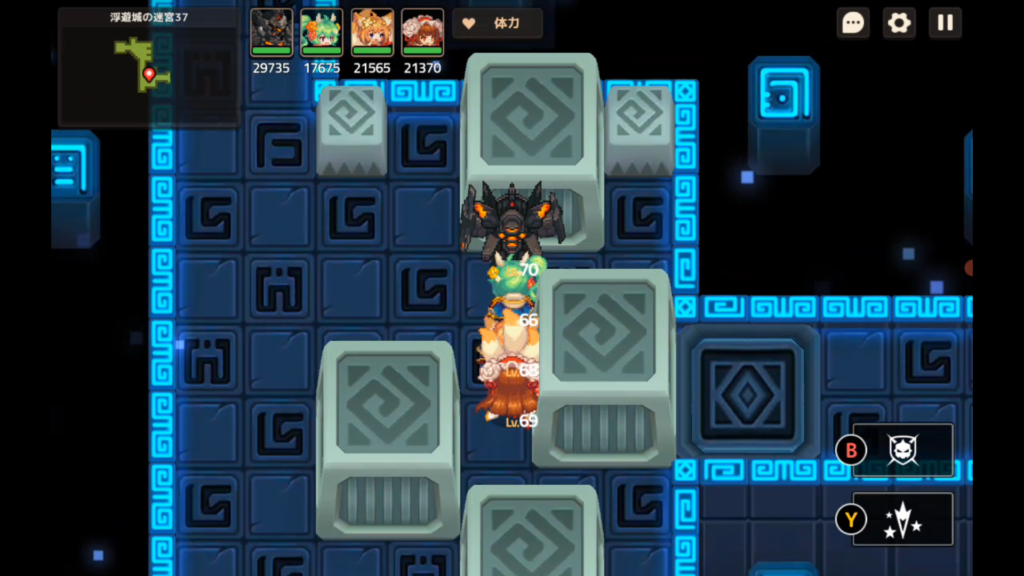The image size is (1024, 576).
Task: Activate the star burst skill
Action: pos(903,519)
